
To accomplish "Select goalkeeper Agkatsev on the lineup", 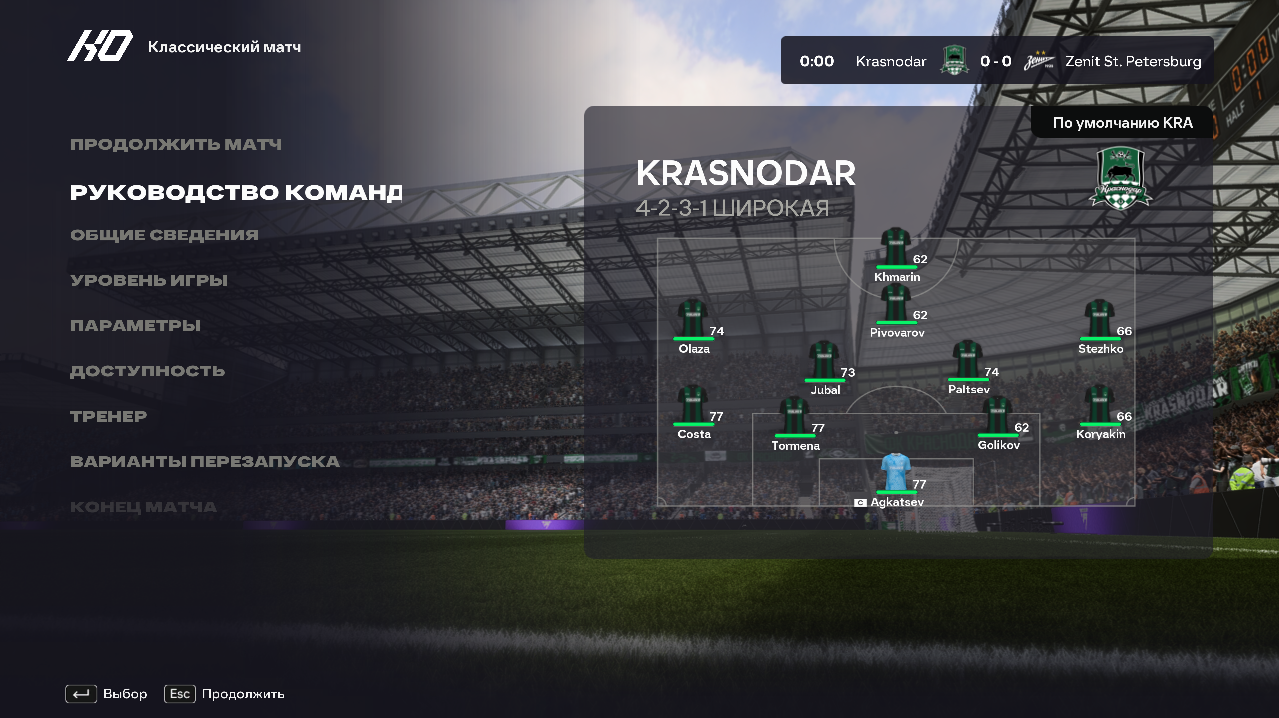I will 896,475.
